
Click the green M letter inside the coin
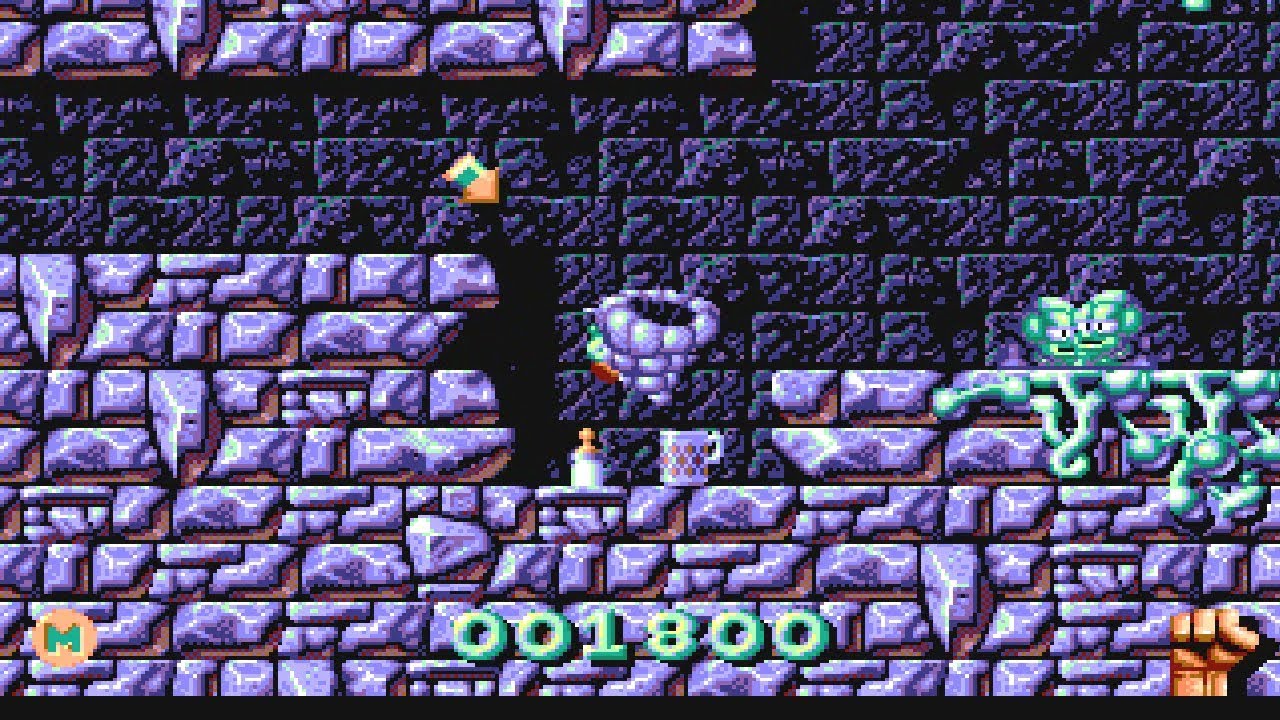pos(62,635)
